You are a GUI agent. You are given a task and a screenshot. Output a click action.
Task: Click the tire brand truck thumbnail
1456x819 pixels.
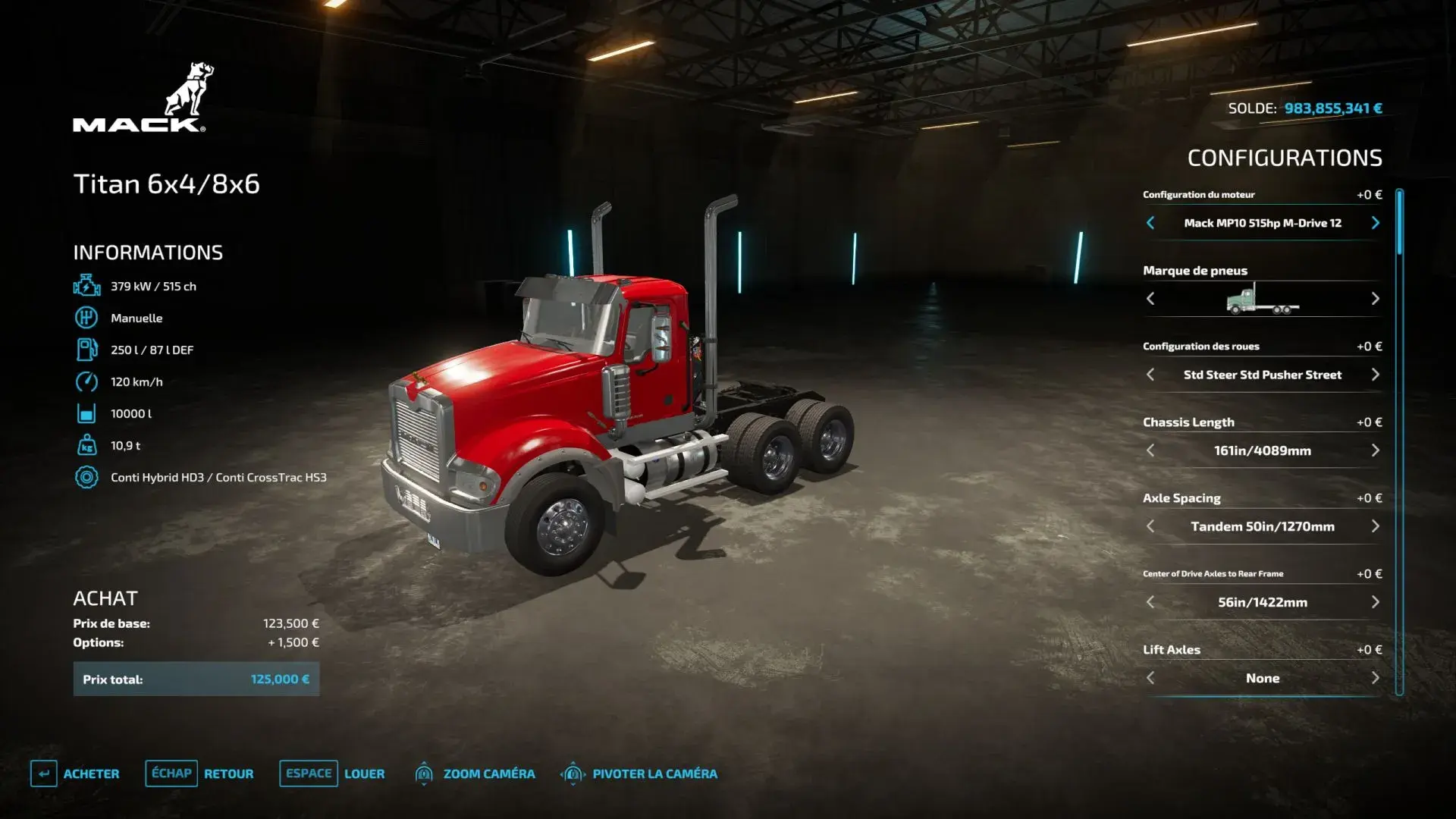pos(1262,299)
